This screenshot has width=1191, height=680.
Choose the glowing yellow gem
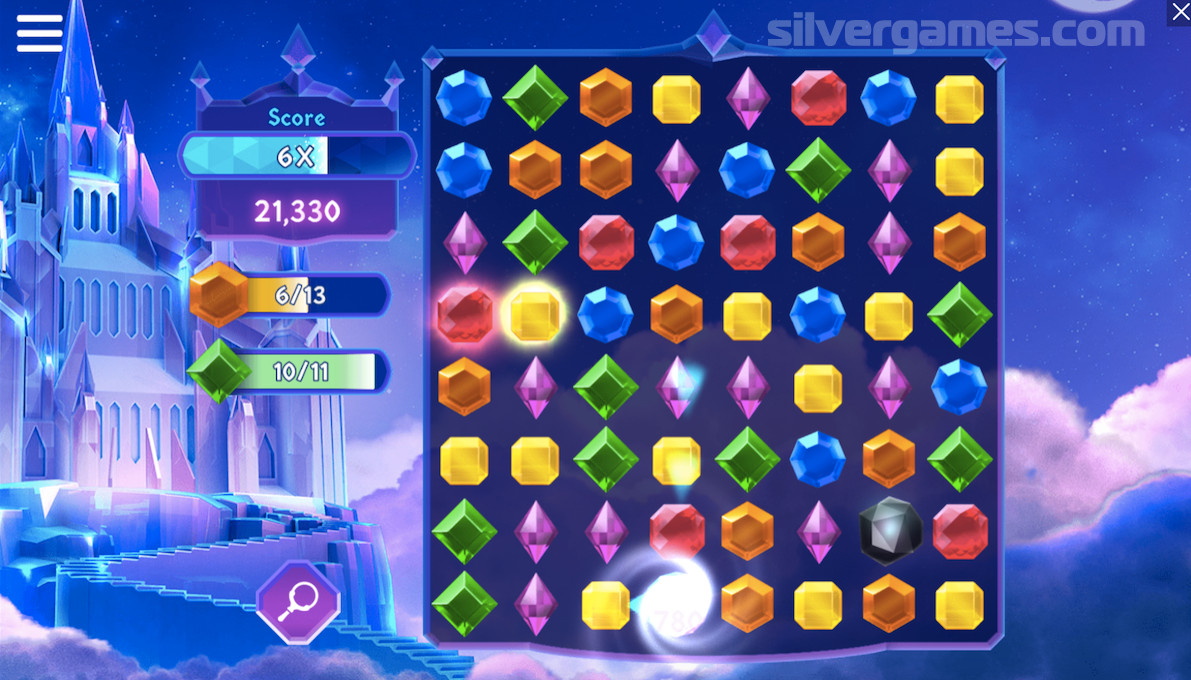[x=535, y=315]
